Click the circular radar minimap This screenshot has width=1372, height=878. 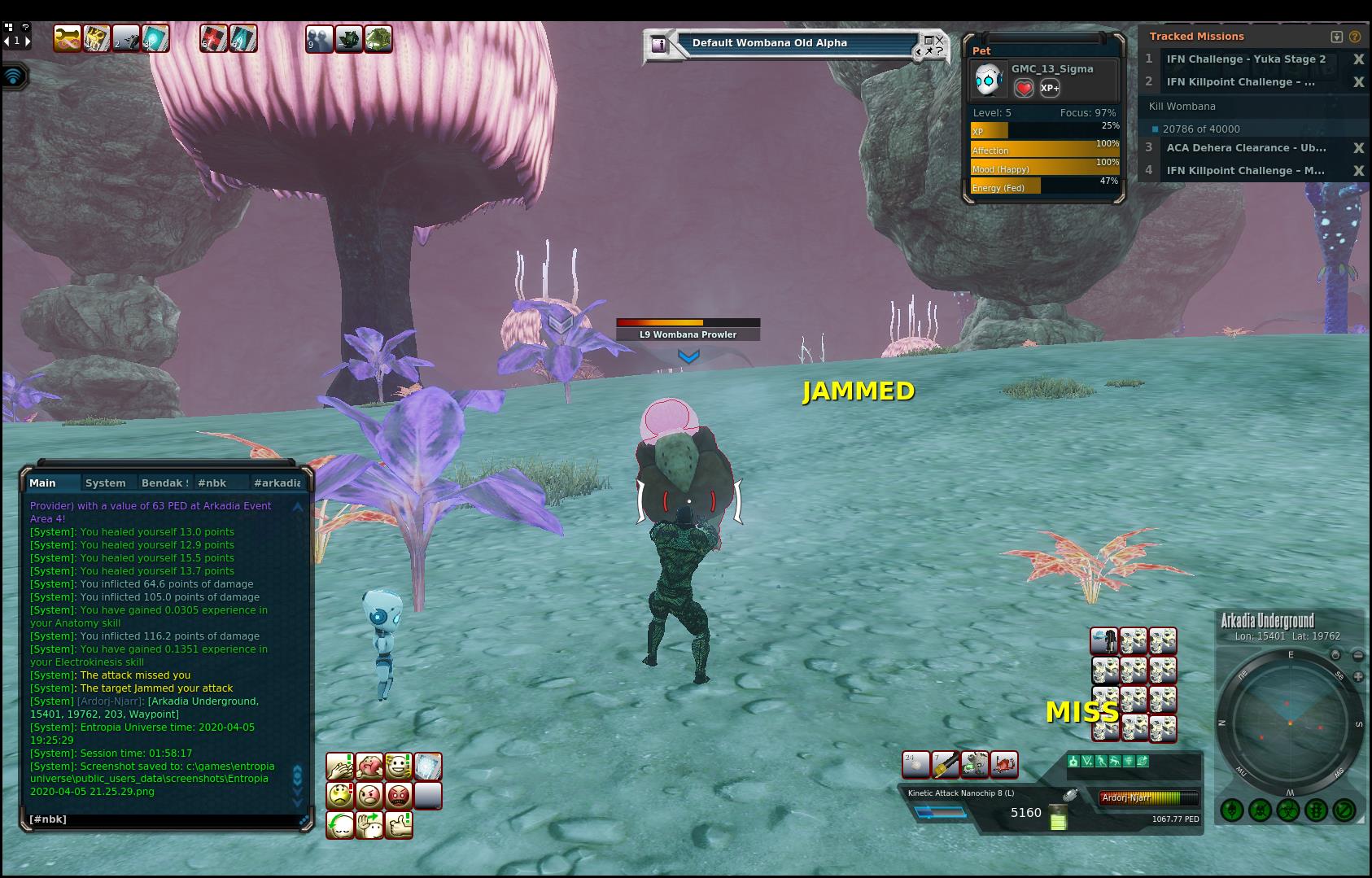tap(1290, 723)
